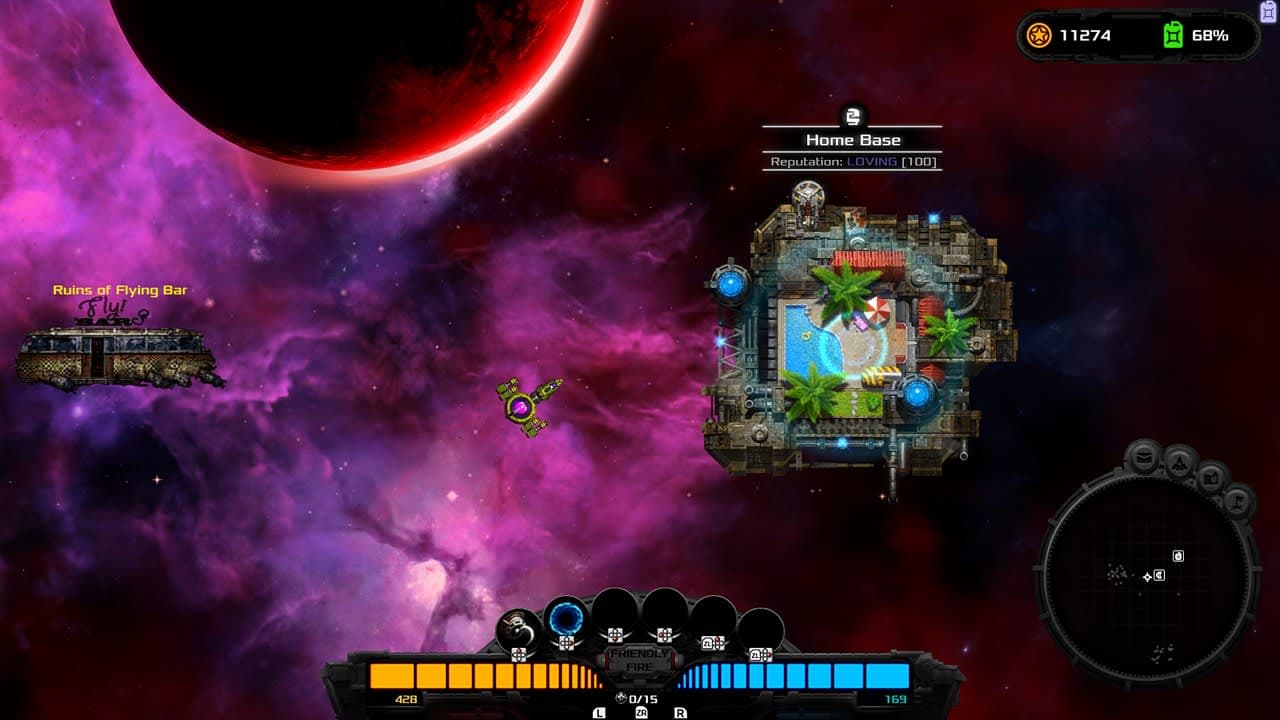Select the Reputation LOVING status bar
This screenshot has height=720, width=1280.
(x=852, y=160)
